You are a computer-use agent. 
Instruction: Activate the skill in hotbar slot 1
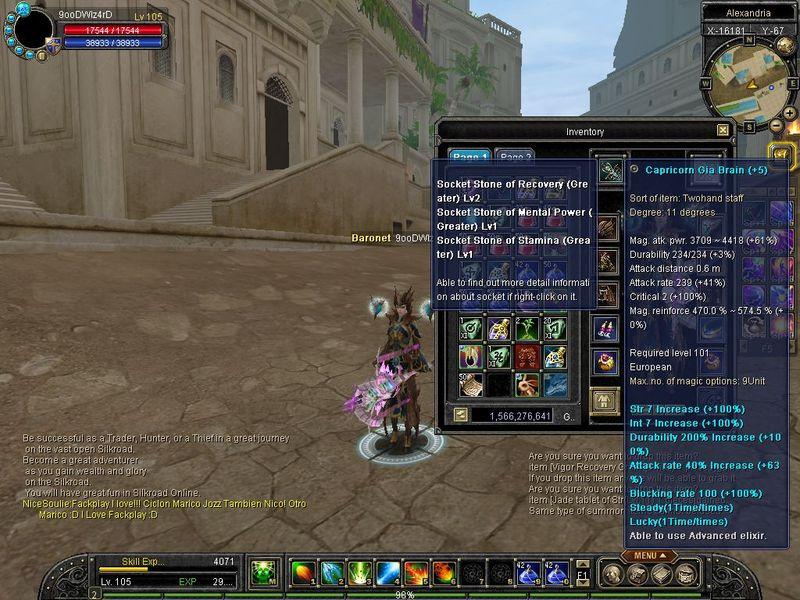click(304, 573)
